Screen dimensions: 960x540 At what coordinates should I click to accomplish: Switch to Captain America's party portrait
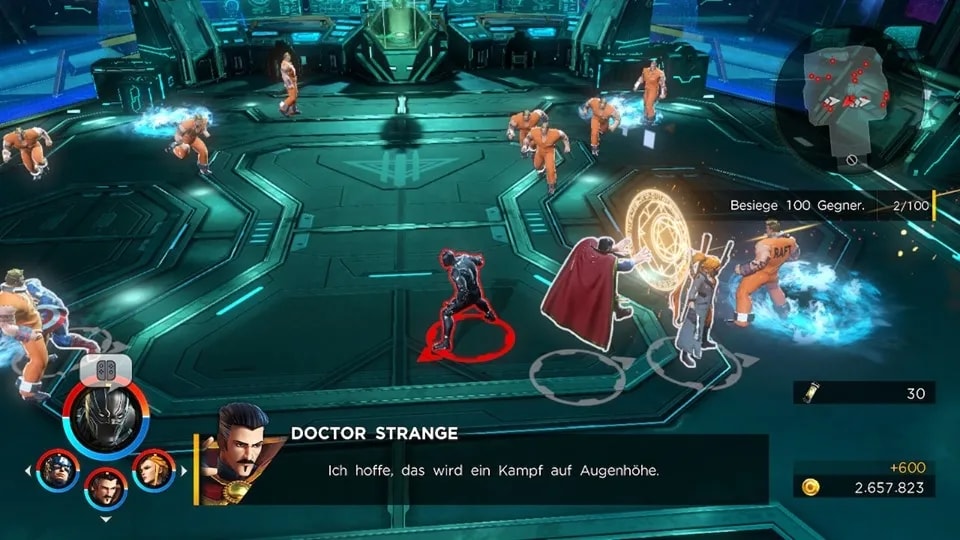click(x=57, y=470)
